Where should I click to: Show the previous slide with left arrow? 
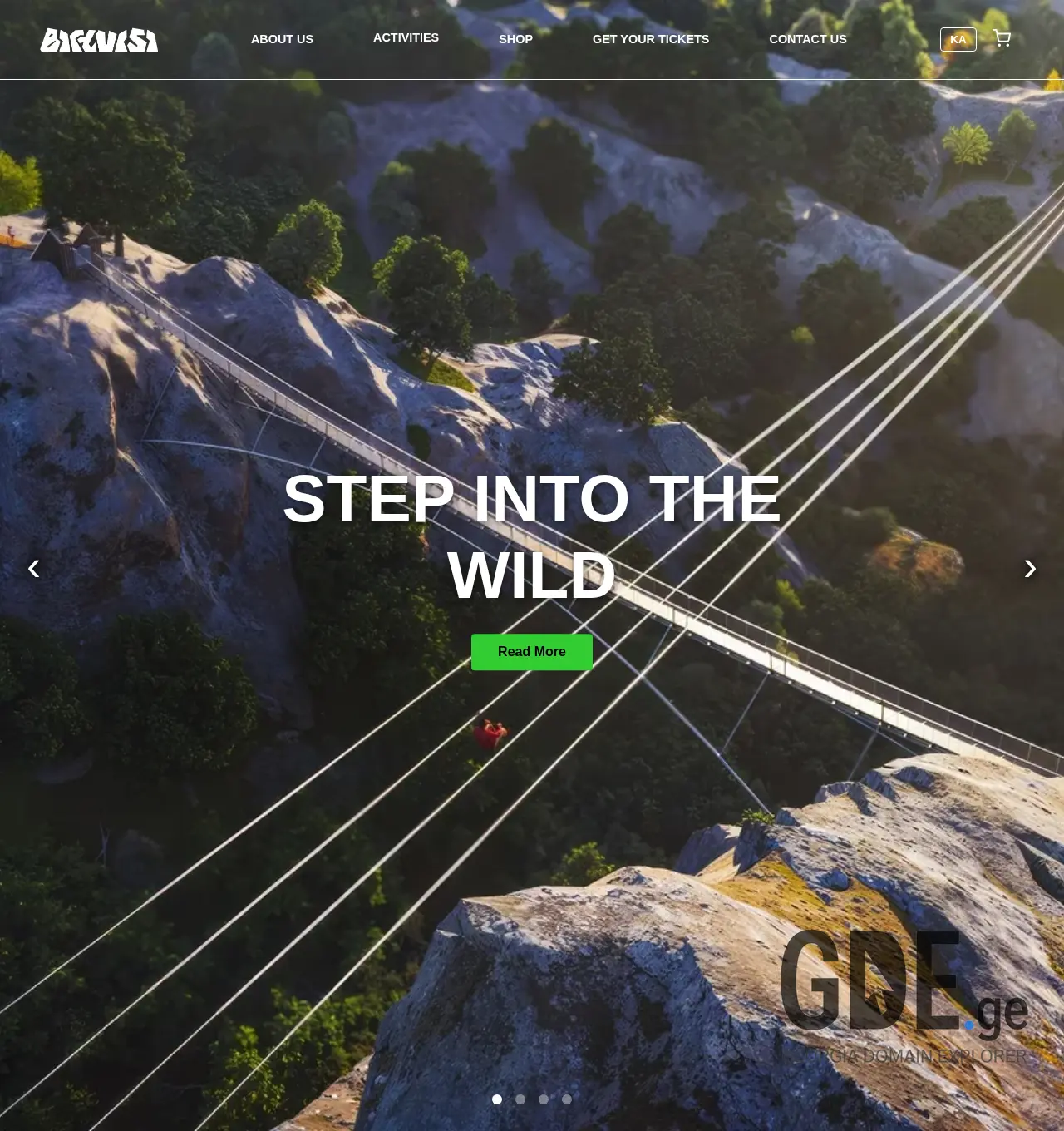(34, 569)
